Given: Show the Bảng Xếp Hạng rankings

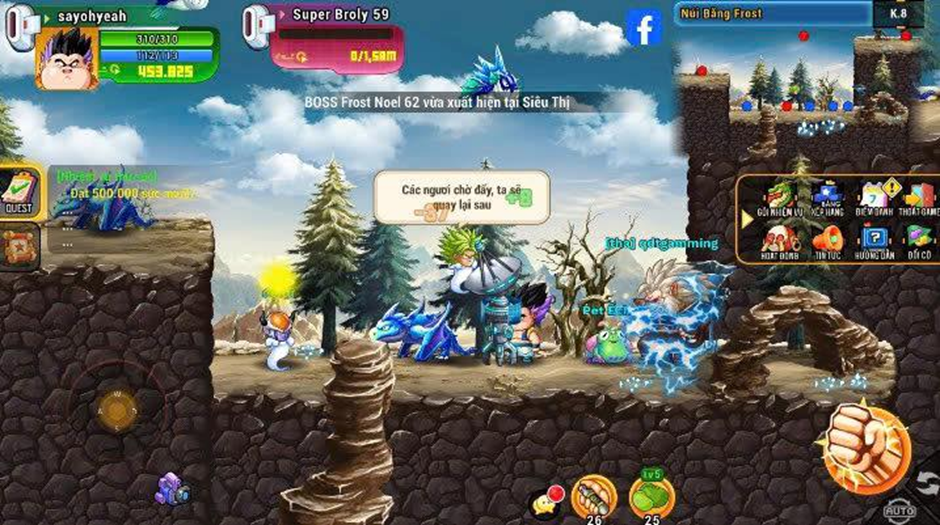Looking at the screenshot, I should tap(828, 198).
